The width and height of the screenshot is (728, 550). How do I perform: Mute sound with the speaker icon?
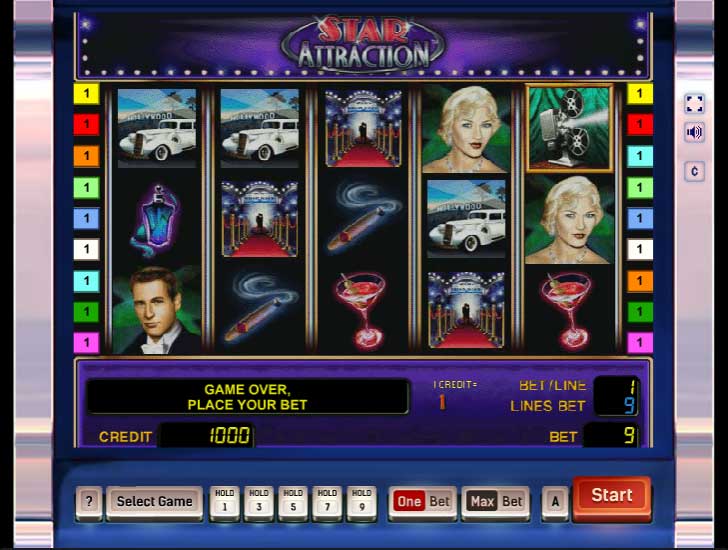[x=694, y=132]
